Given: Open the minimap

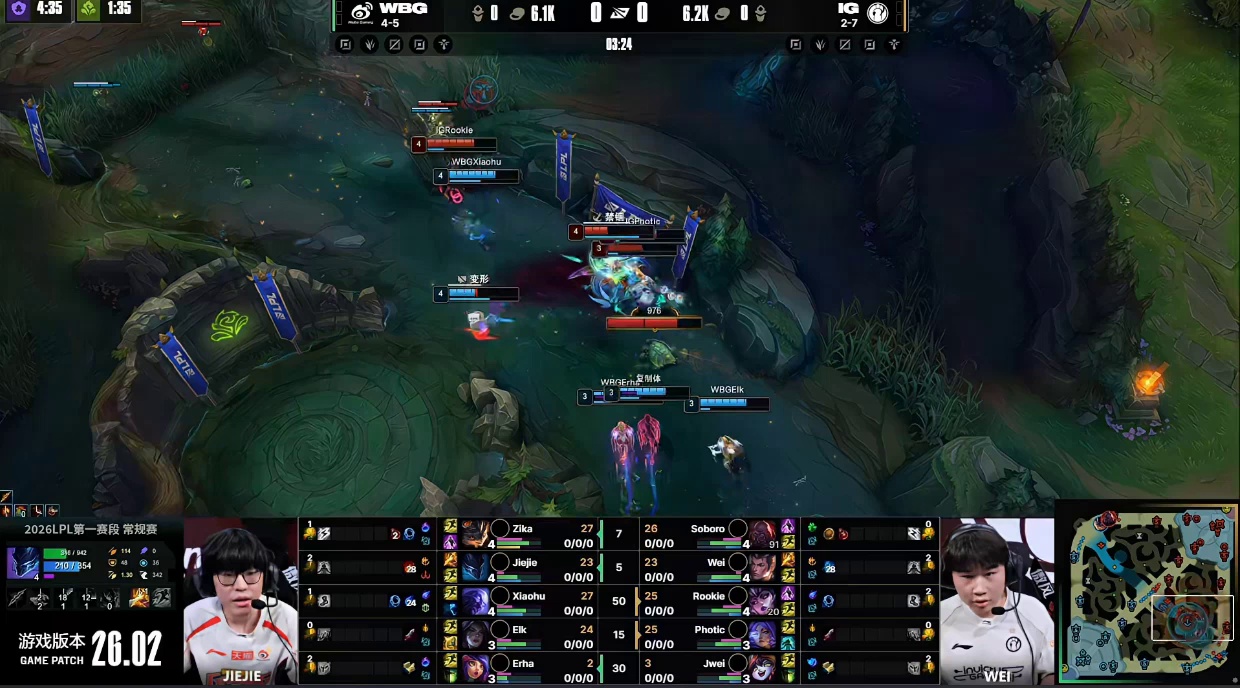Looking at the screenshot, I should [x=1147, y=594].
